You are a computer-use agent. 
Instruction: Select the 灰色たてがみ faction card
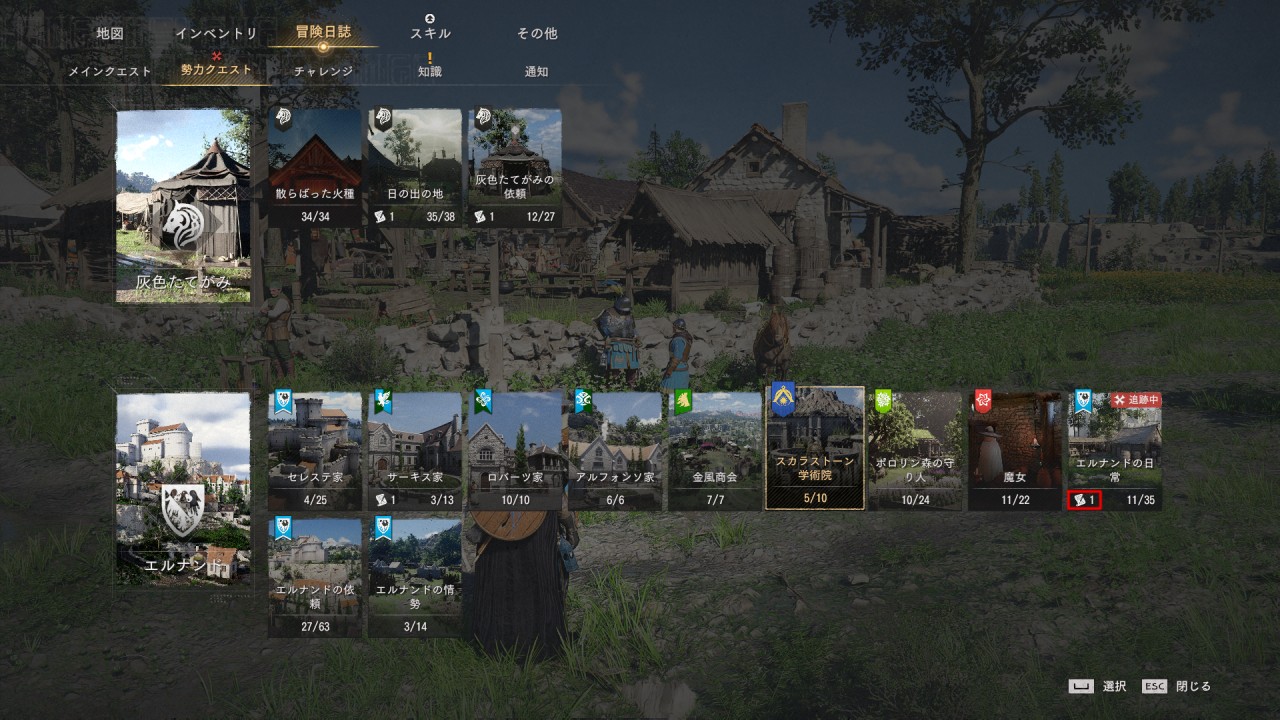[183, 206]
